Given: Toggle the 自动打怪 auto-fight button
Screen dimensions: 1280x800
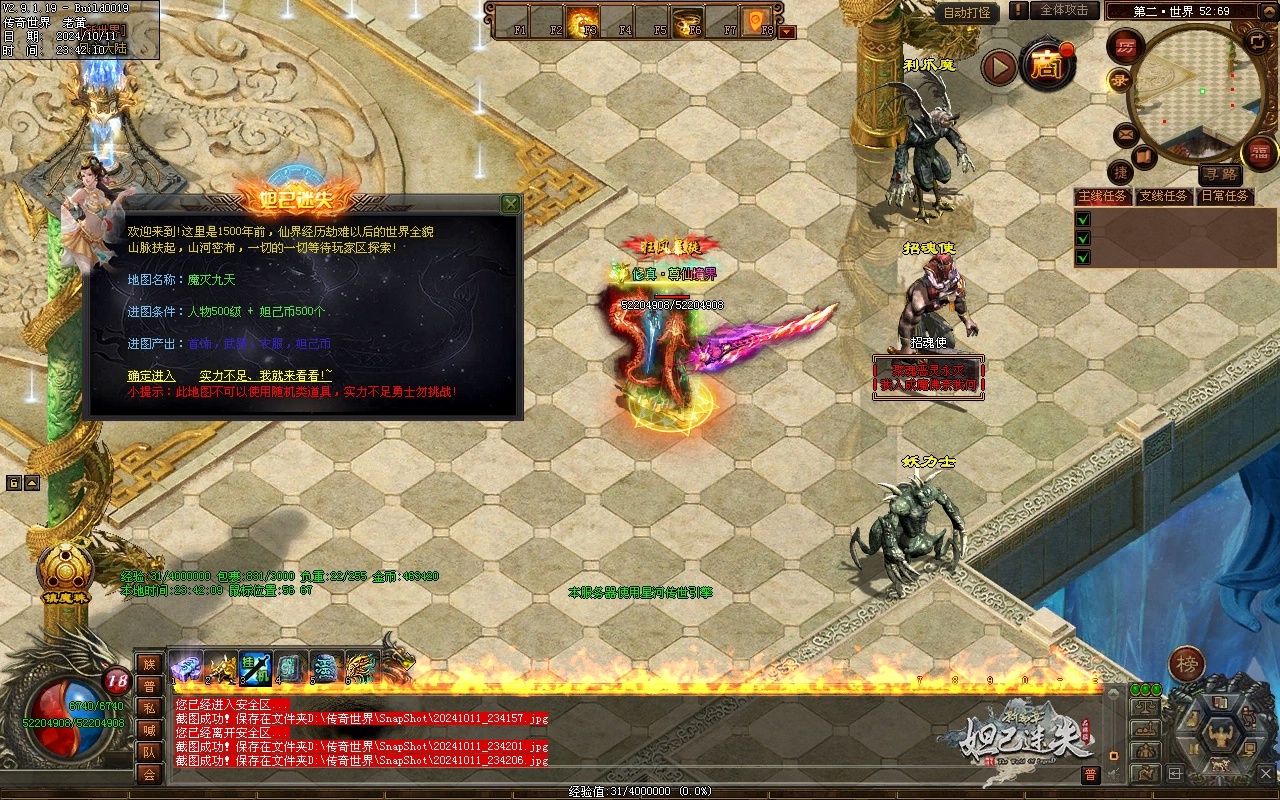Looking at the screenshot, I should tap(968, 13).
